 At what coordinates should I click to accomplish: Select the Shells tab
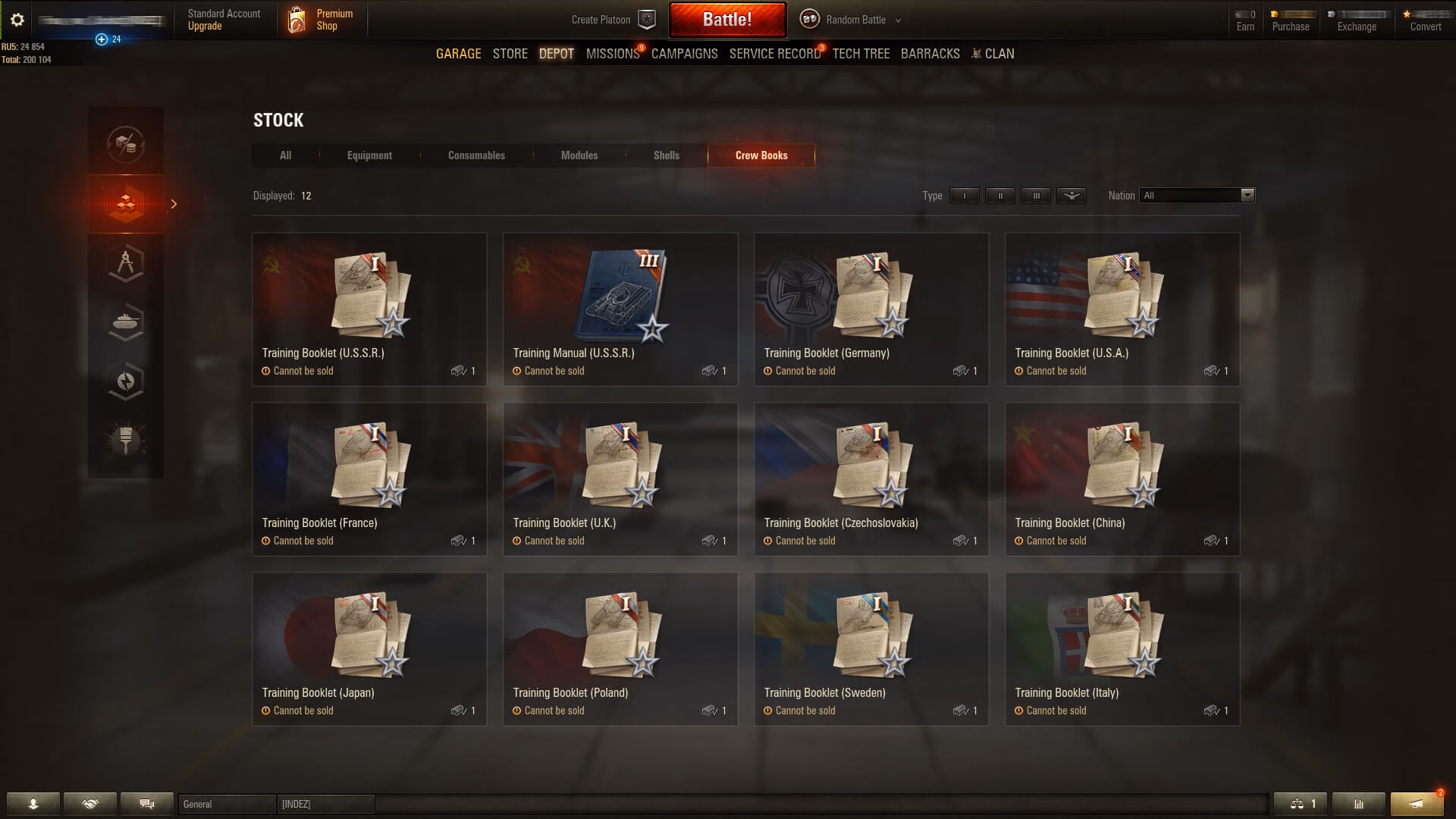point(666,155)
